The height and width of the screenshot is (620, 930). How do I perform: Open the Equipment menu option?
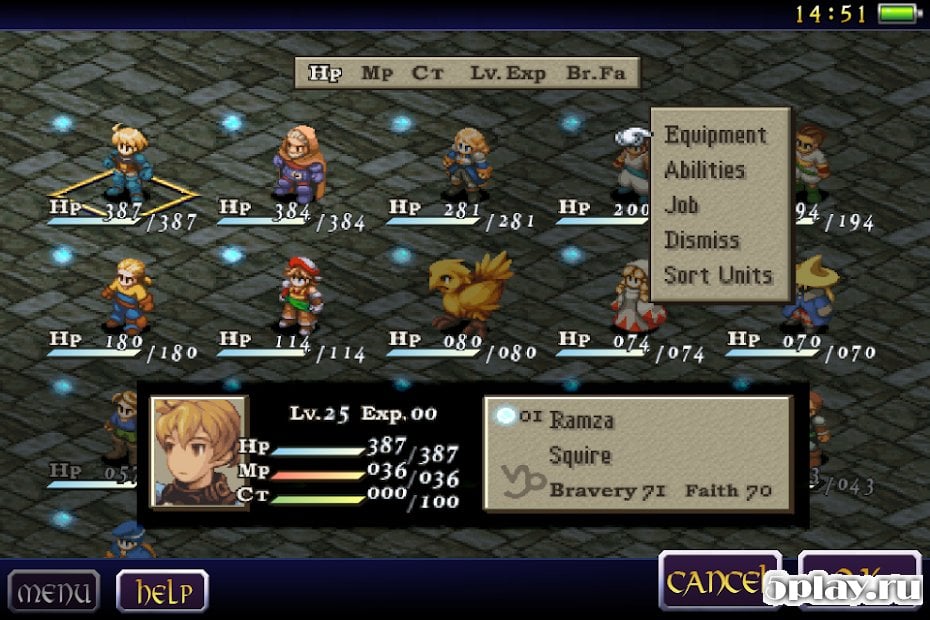click(x=715, y=135)
